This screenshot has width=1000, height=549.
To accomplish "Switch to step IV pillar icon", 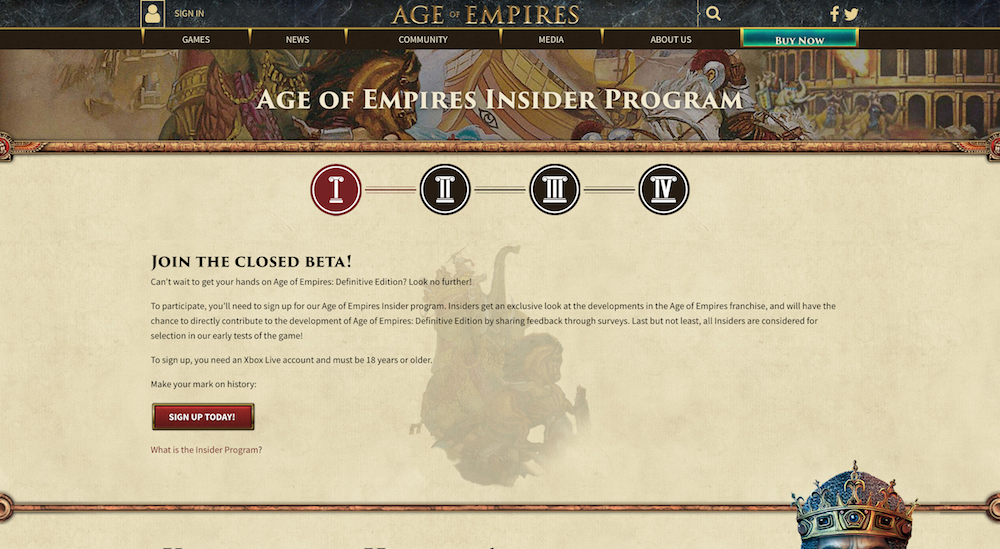I will (663, 190).
